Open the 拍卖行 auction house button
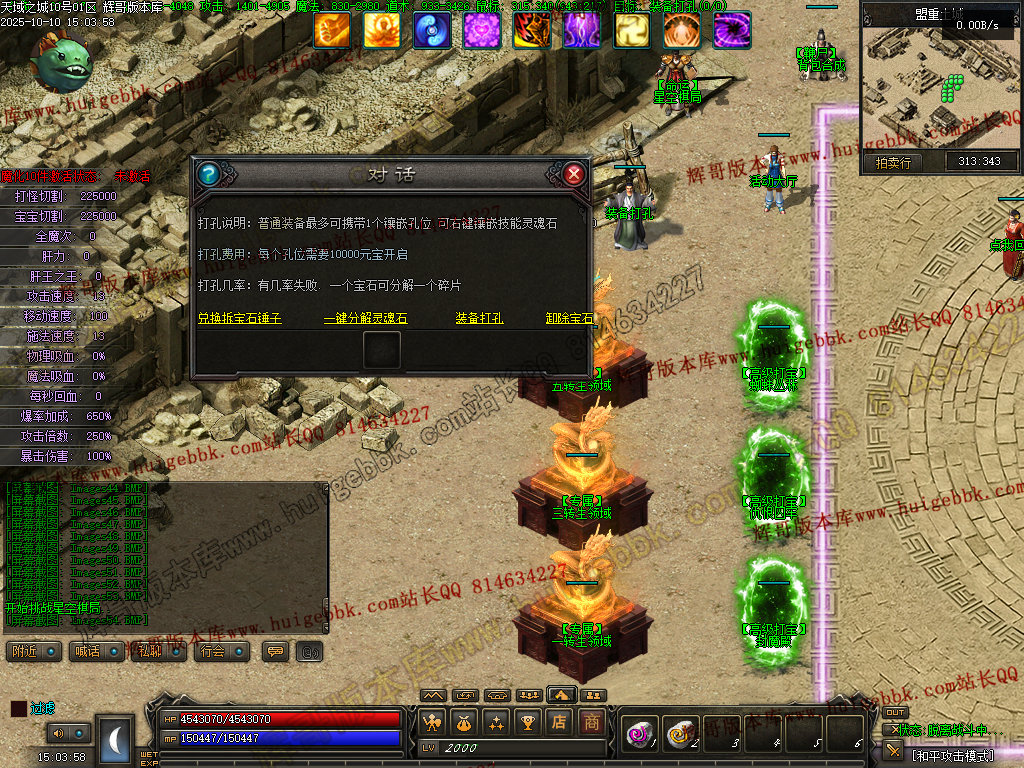Image resolution: width=1024 pixels, height=768 pixels. (892, 162)
